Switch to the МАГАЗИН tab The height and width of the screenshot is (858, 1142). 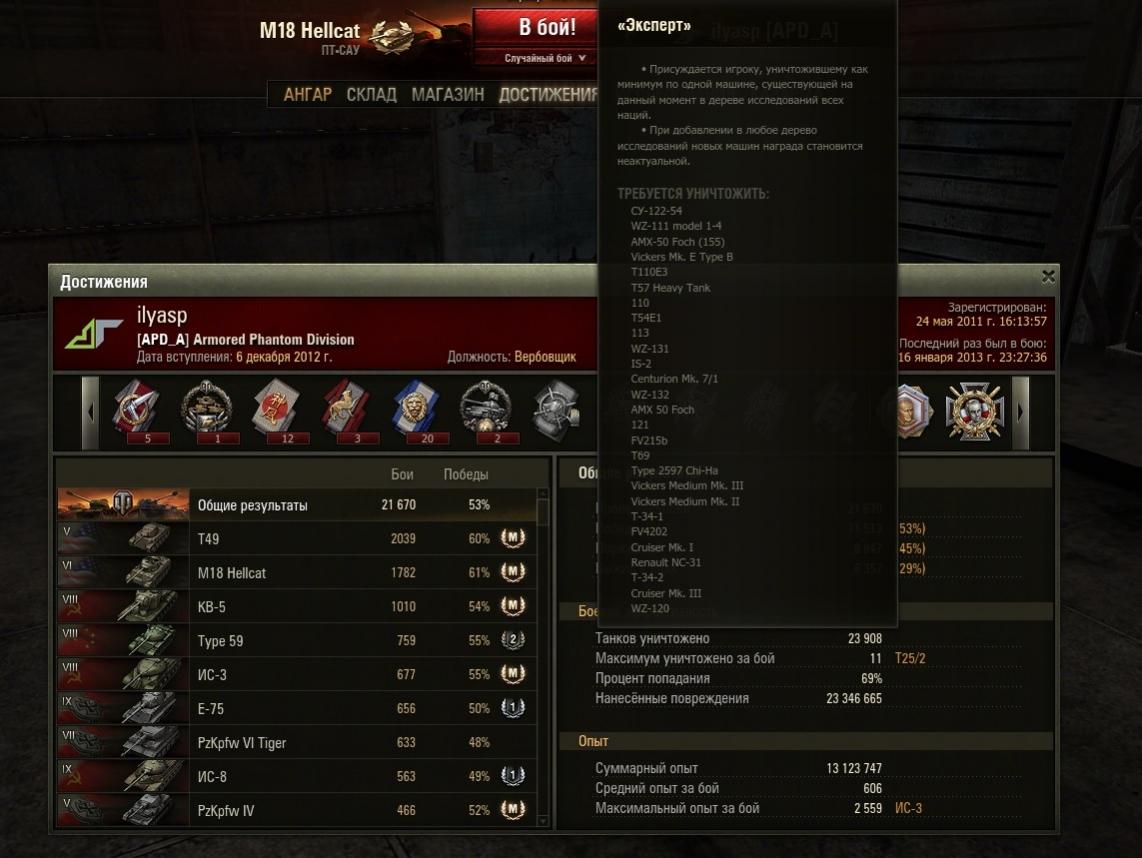tap(447, 94)
